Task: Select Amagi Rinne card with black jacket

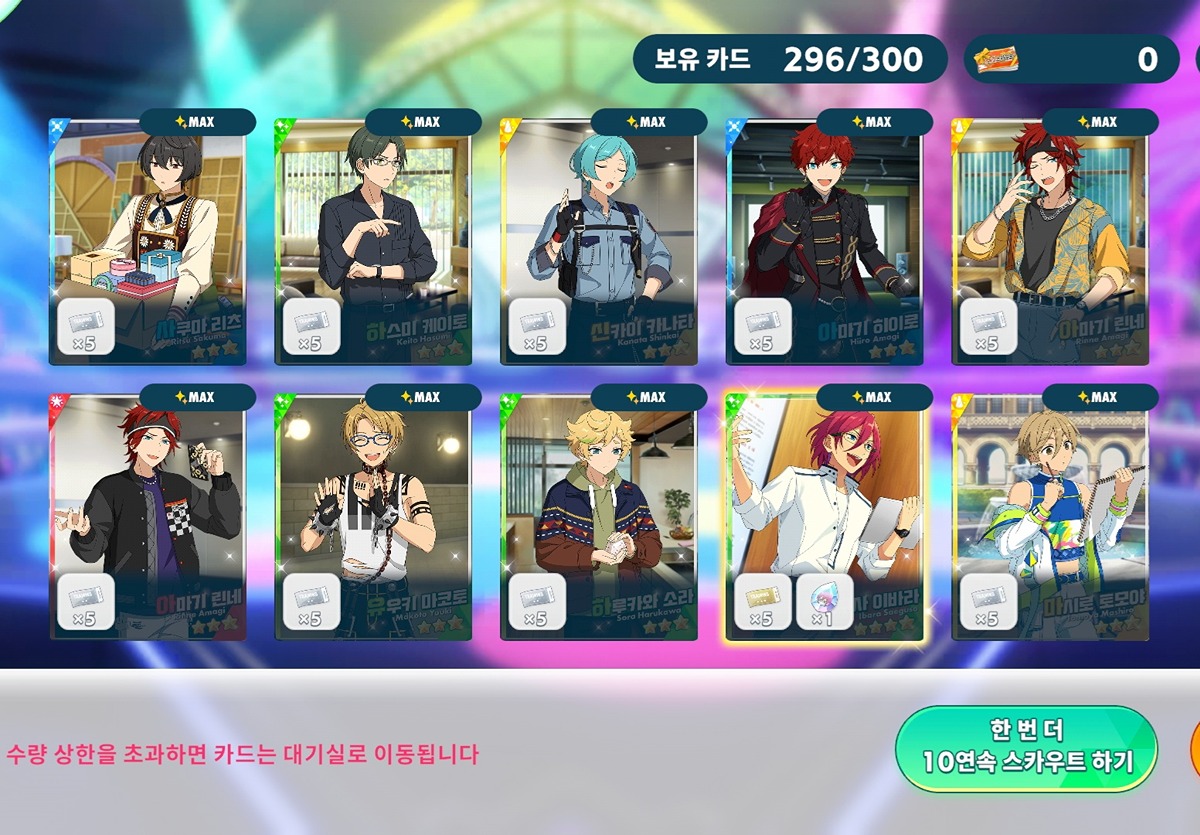Action: (x=148, y=515)
